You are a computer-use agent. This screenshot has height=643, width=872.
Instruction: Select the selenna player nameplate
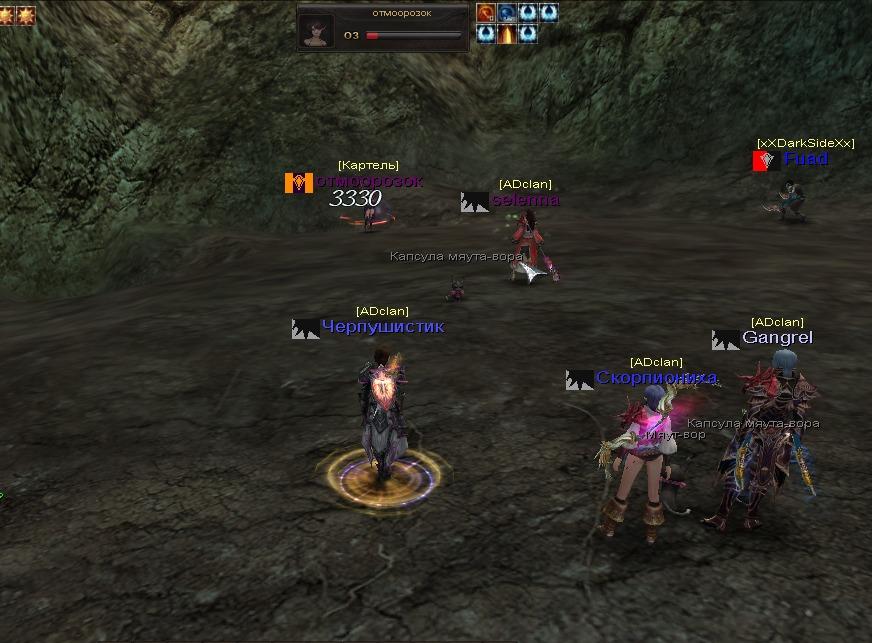click(x=525, y=200)
